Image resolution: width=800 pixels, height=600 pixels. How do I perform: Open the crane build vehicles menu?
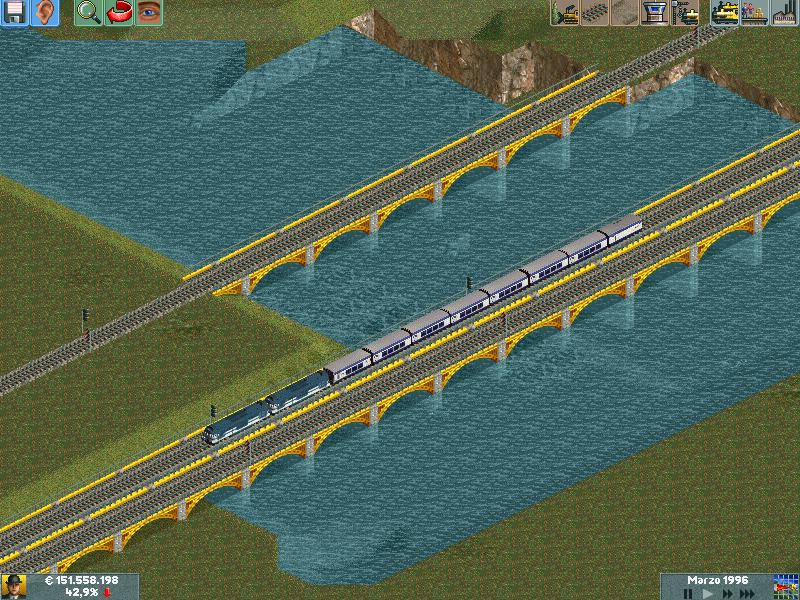click(x=686, y=13)
